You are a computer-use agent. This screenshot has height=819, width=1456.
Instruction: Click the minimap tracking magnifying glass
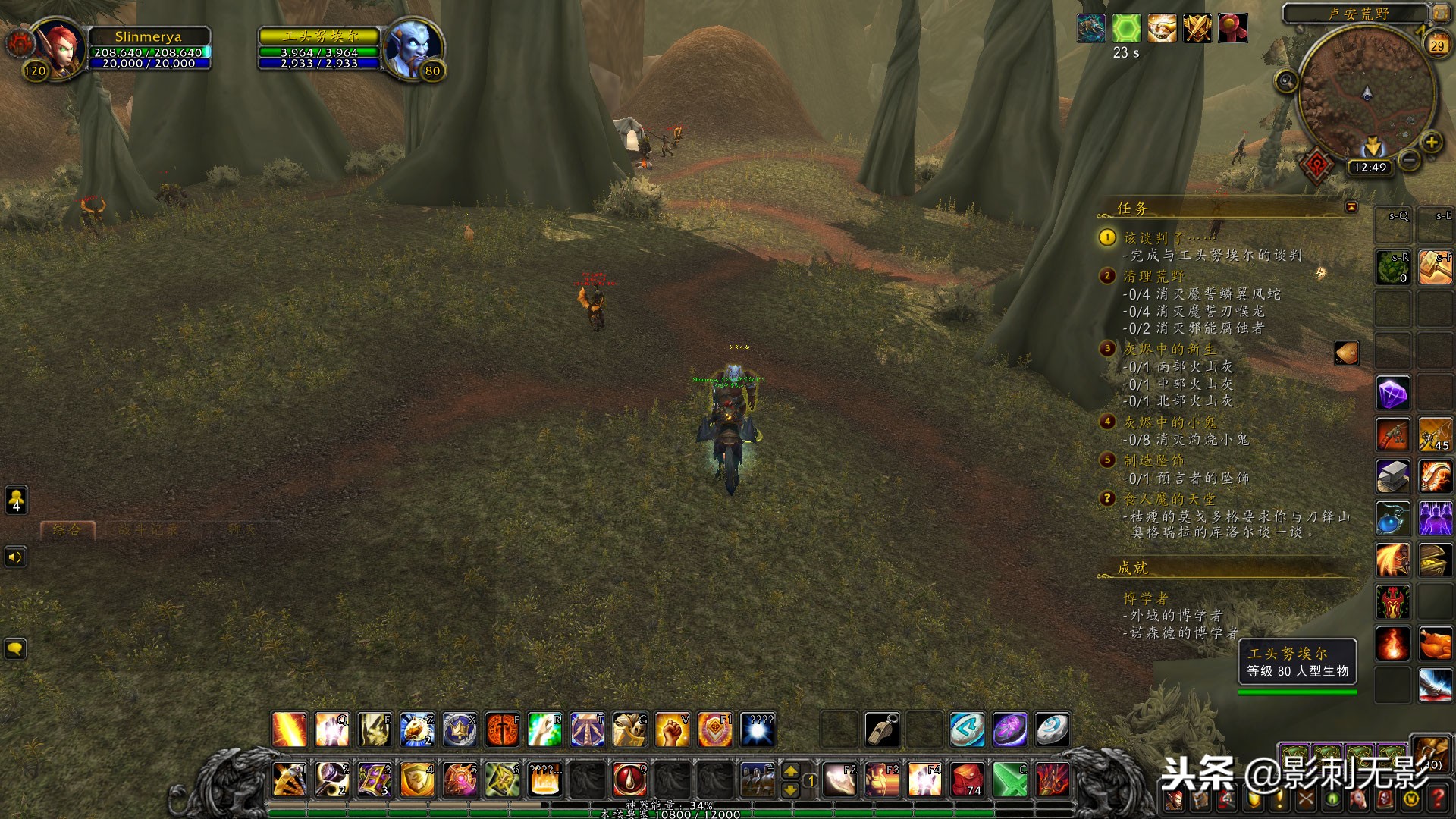coord(1286,81)
